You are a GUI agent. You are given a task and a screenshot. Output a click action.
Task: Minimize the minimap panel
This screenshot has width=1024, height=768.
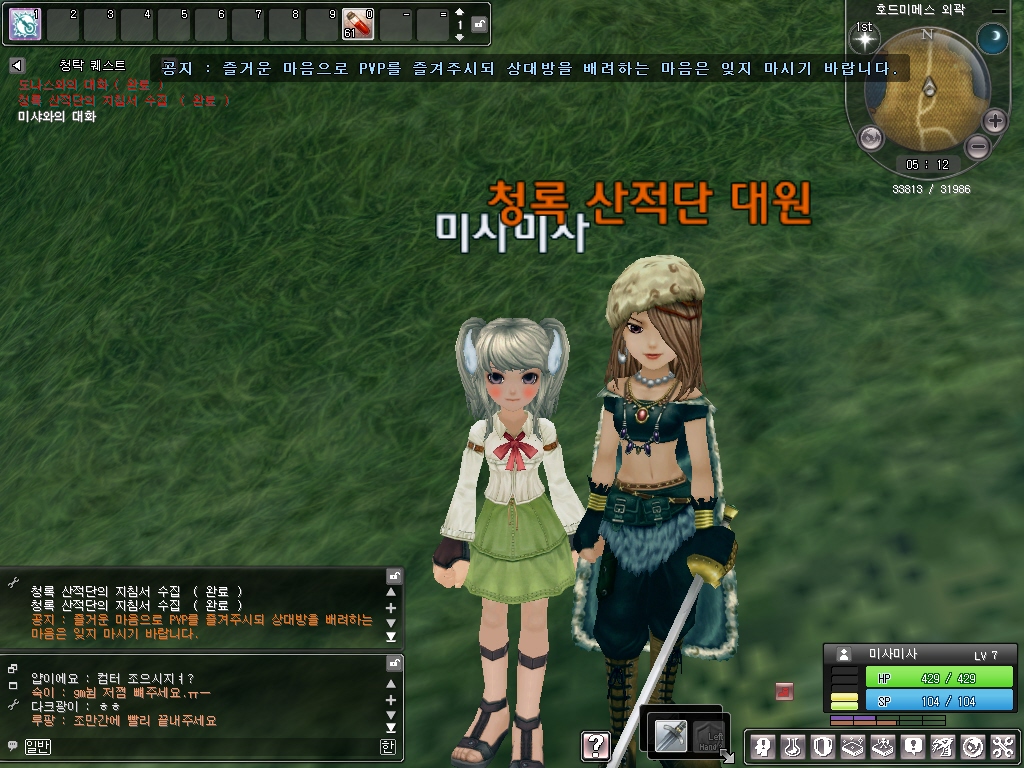[997, 10]
